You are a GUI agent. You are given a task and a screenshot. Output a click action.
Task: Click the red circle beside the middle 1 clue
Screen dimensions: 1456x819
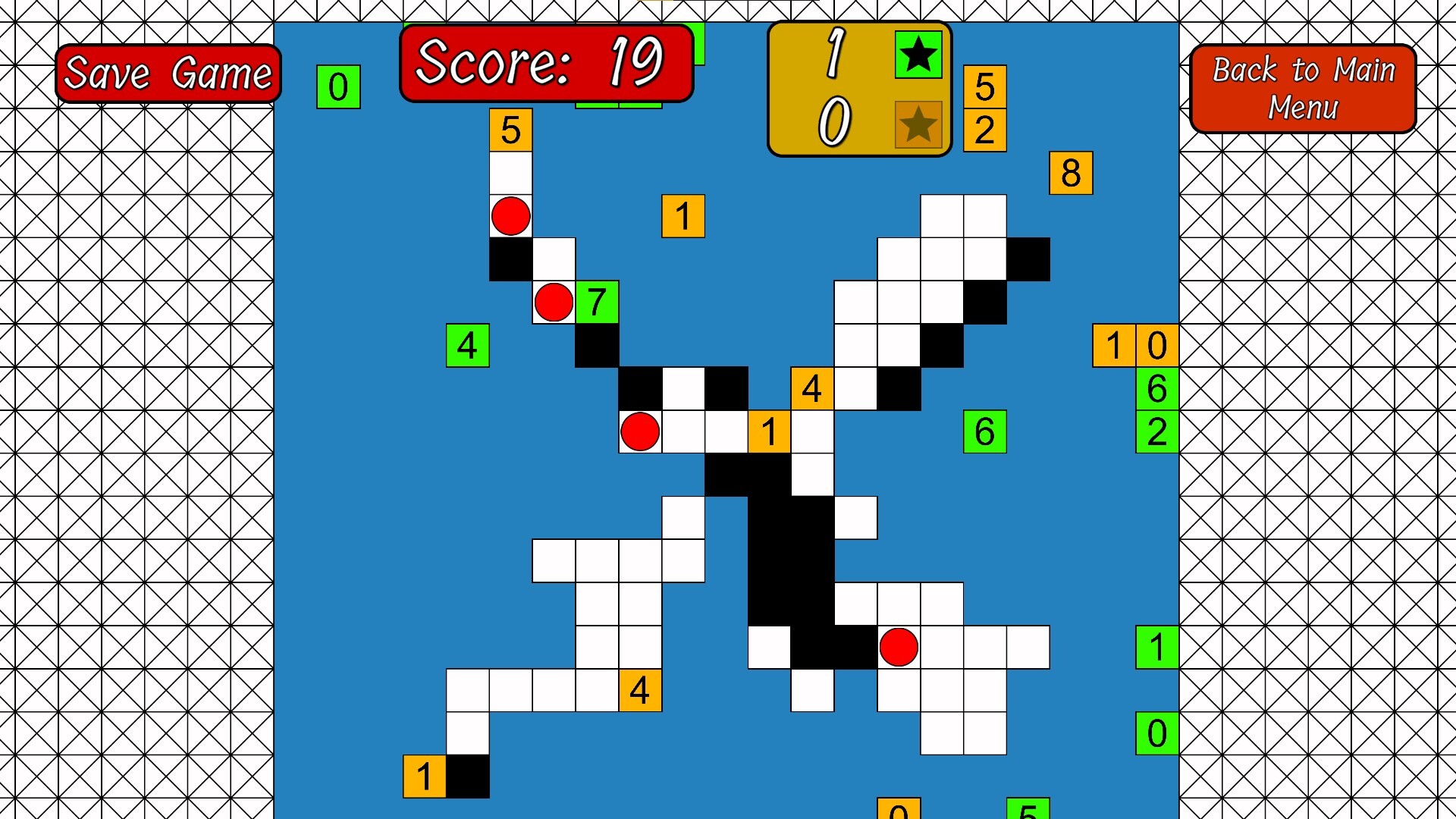tap(639, 432)
